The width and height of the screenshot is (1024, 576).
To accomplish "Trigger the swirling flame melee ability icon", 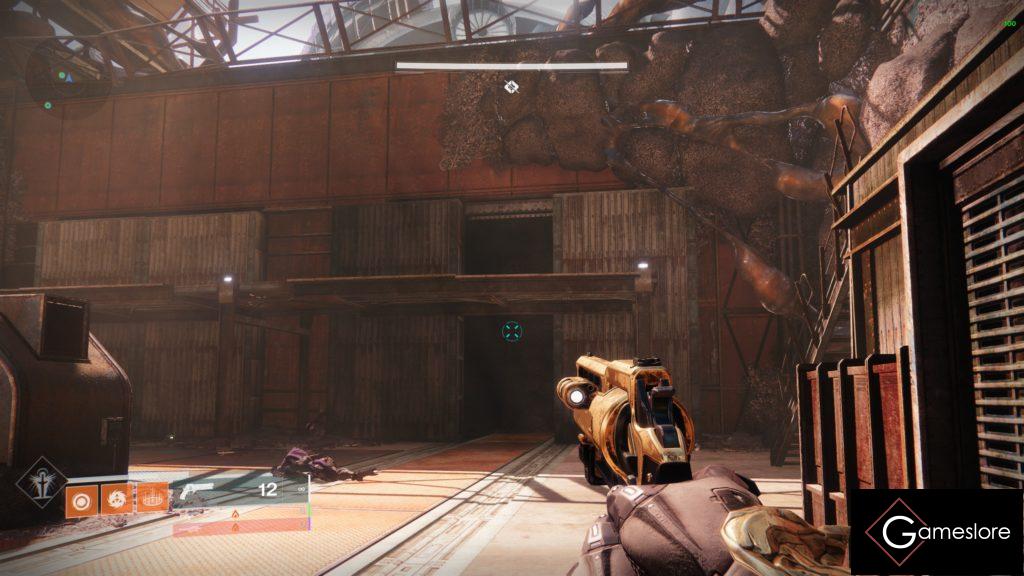I will (x=117, y=497).
